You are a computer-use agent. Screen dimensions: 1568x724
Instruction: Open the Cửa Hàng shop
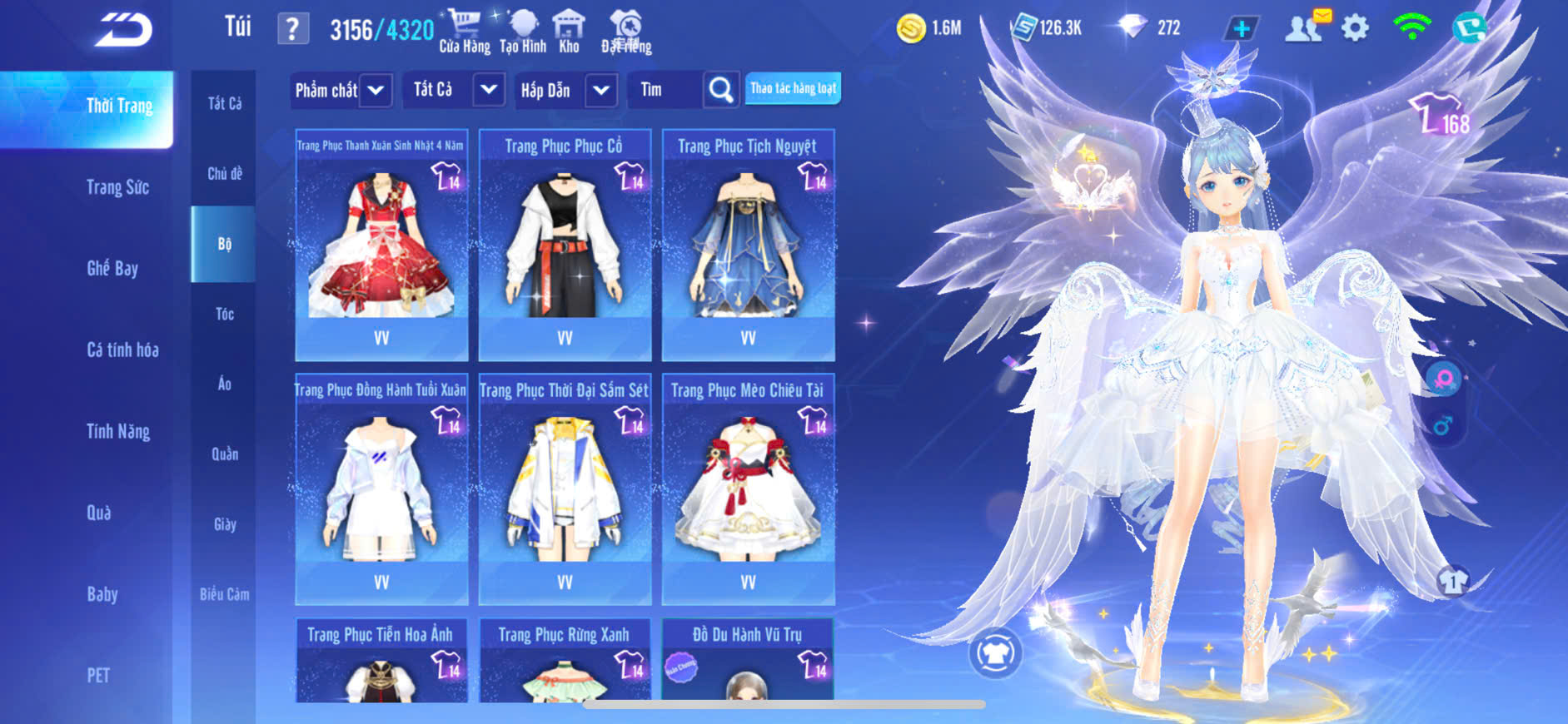[x=464, y=32]
